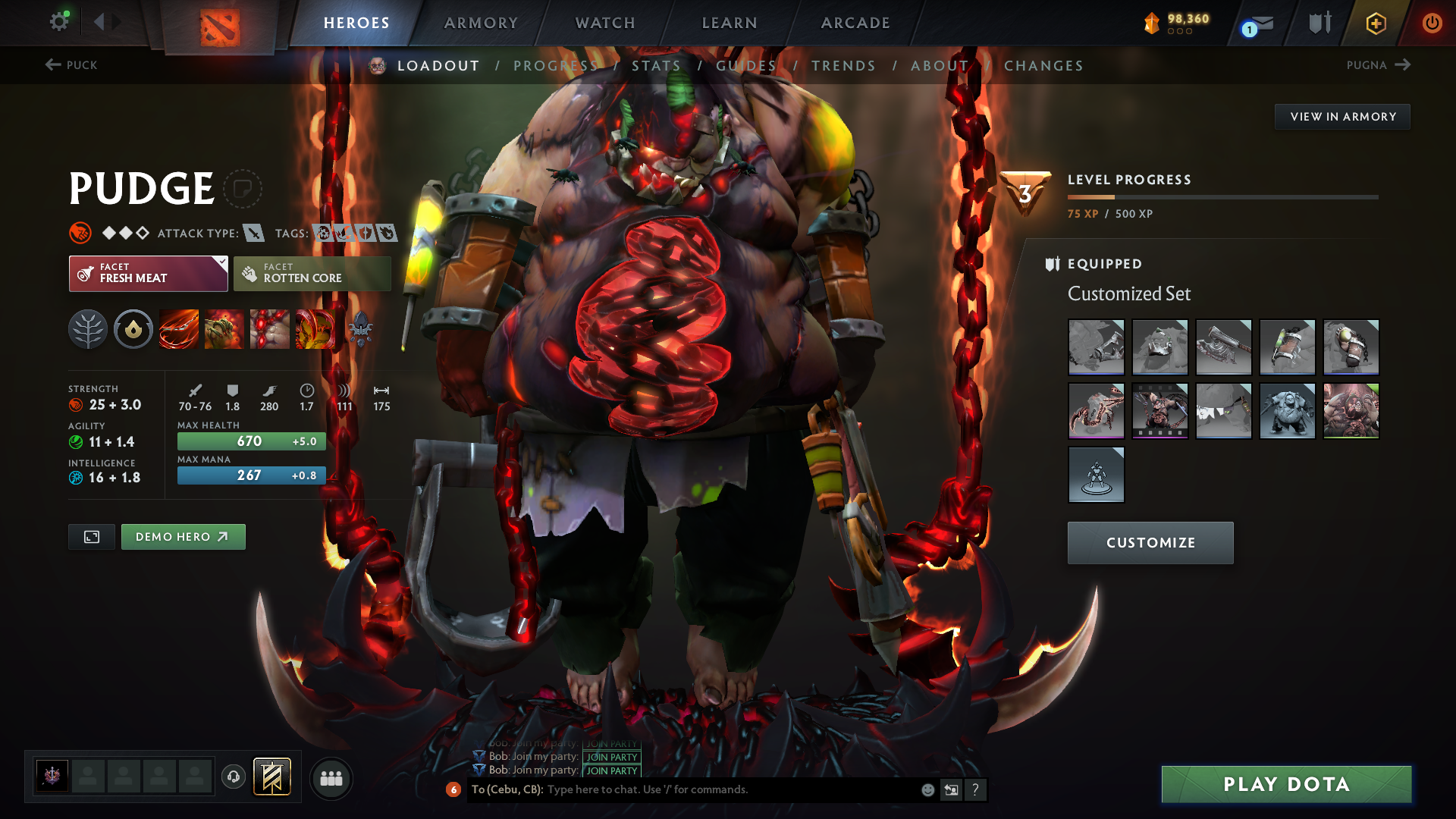
Task: Open the Changes page for Pudge
Action: (x=1043, y=66)
